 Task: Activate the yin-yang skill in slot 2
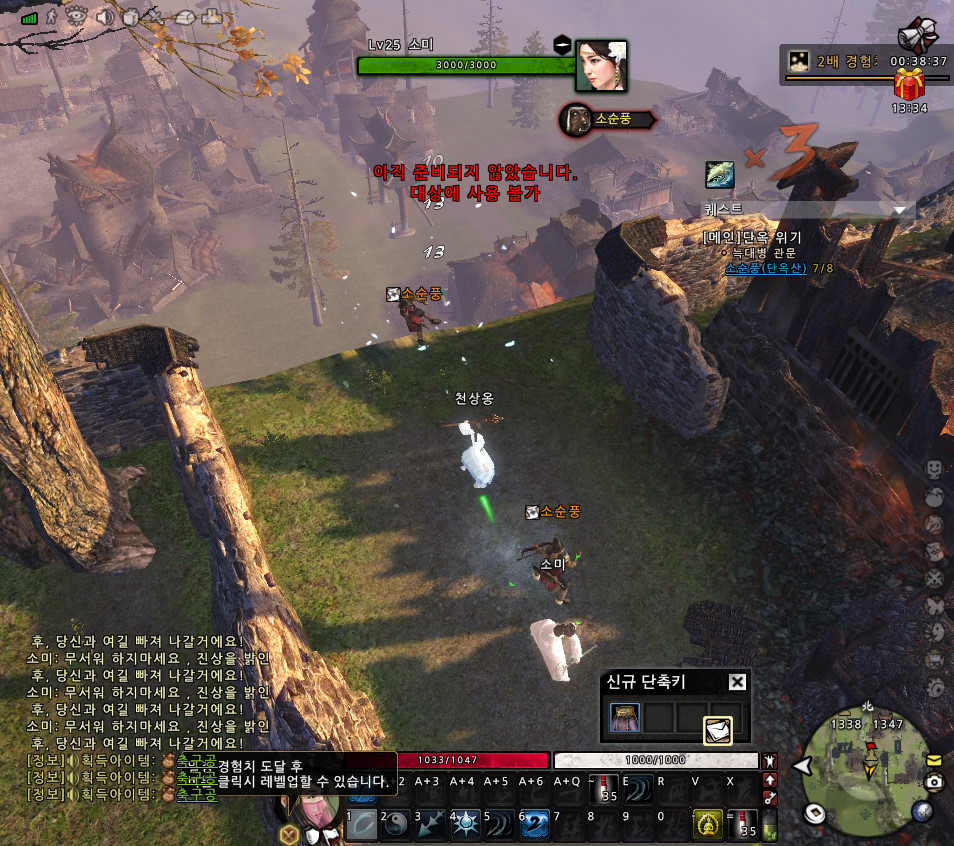397,824
